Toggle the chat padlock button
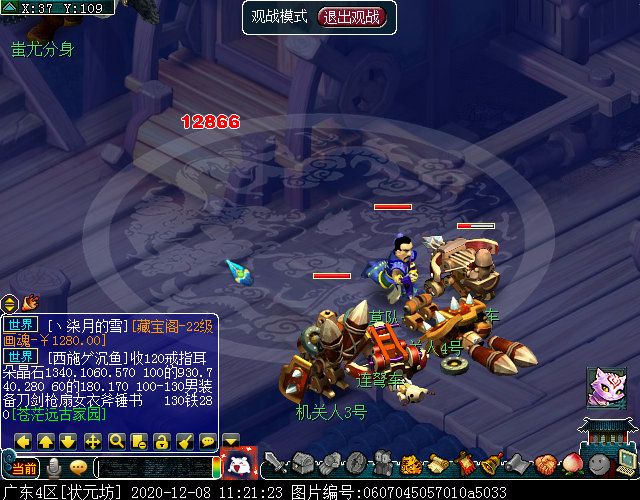The height and width of the screenshot is (500, 640). 162,441
